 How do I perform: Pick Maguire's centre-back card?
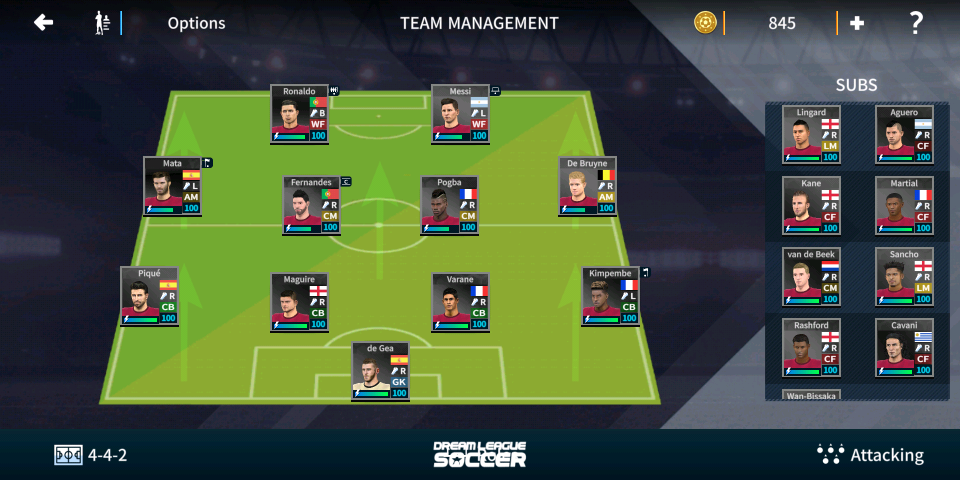[299, 302]
